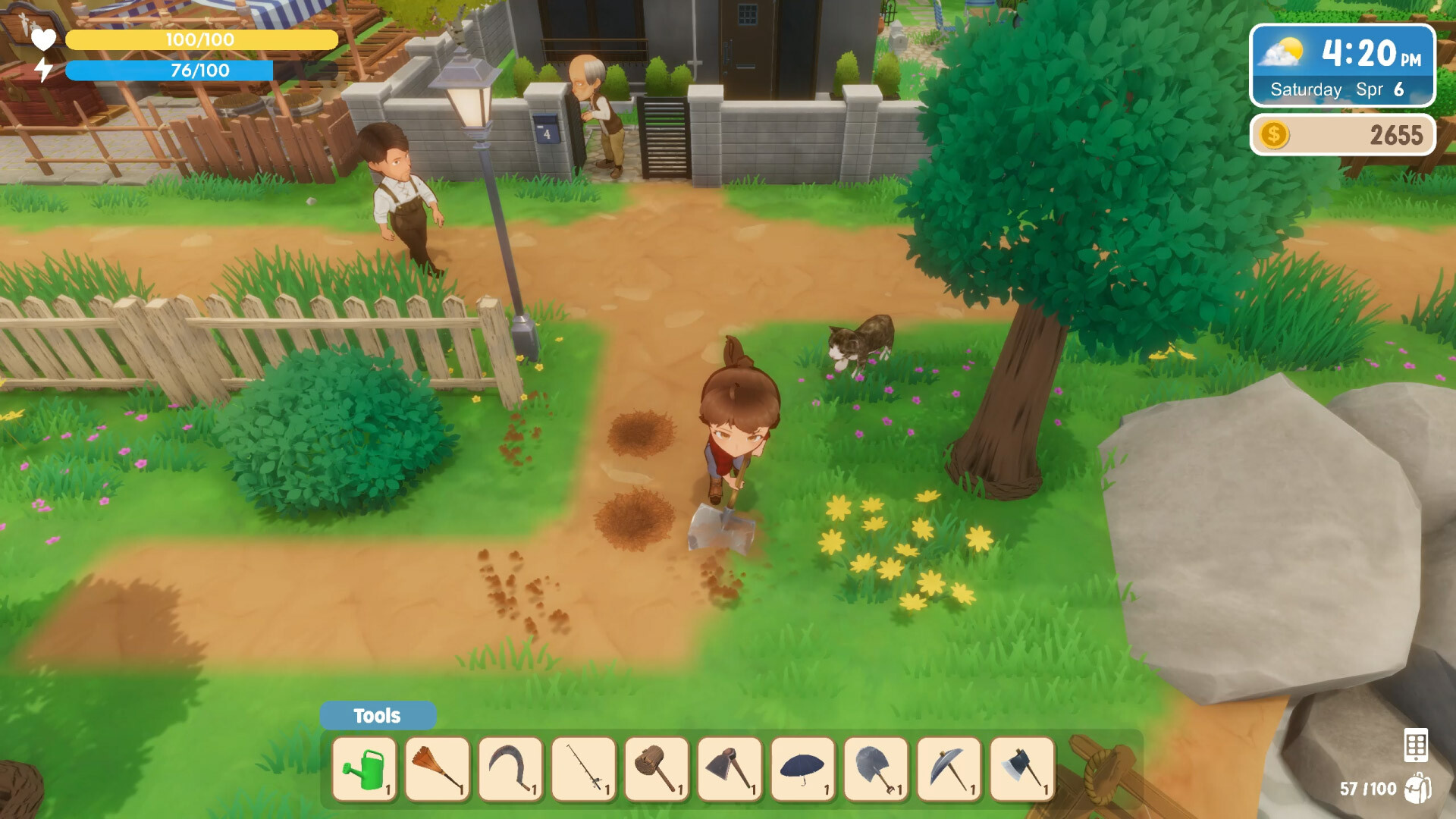Click the heart icon near health bar

coord(43,39)
